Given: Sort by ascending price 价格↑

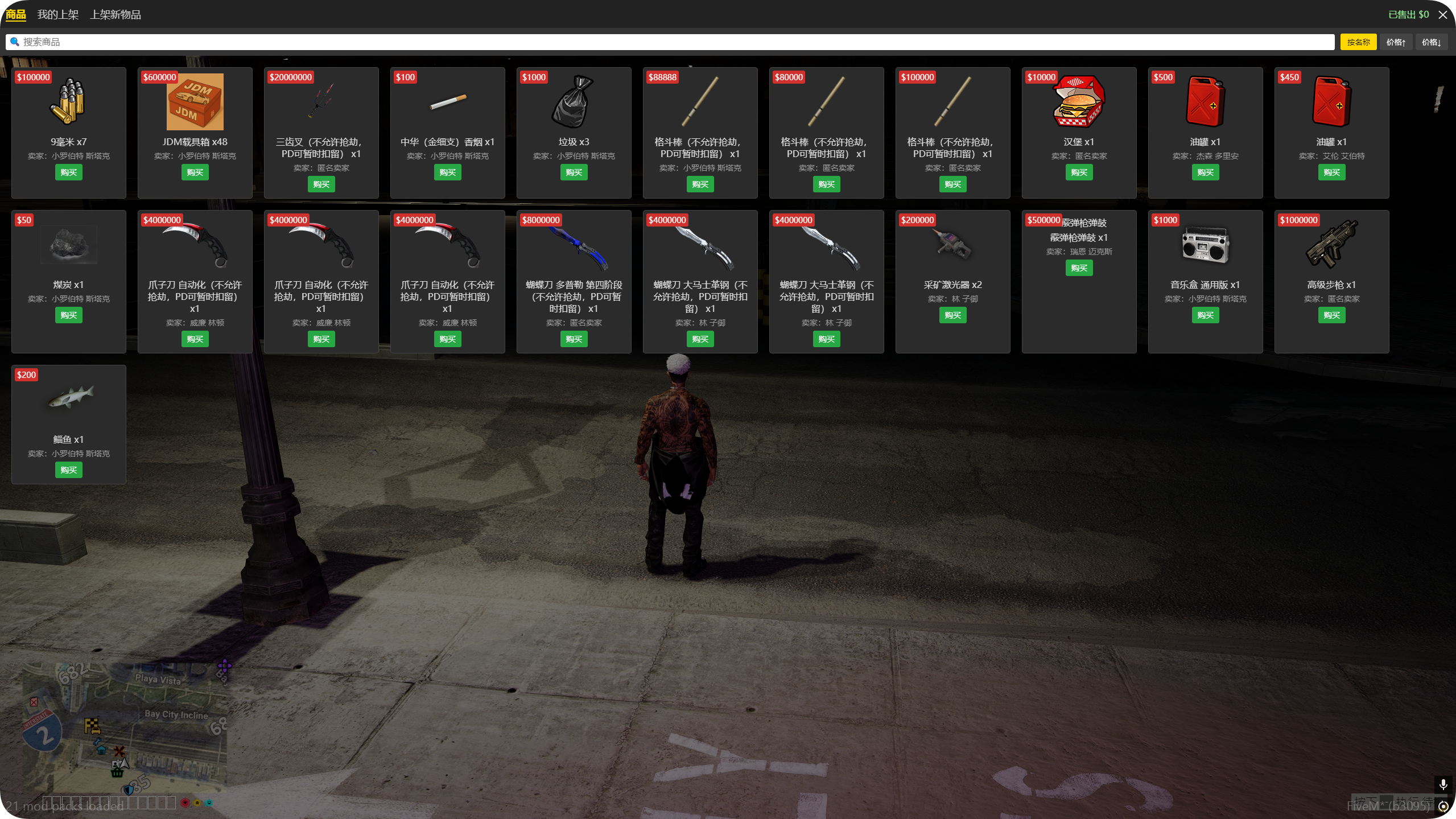Looking at the screenshot, I should 1395,42.
